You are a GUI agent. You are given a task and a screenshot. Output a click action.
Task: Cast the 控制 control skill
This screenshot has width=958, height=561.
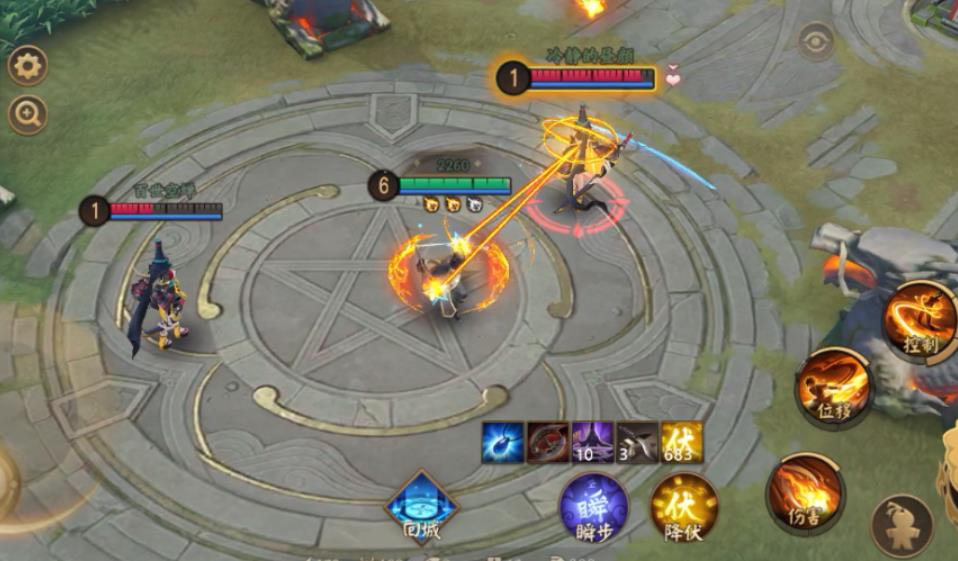(920, 320)
